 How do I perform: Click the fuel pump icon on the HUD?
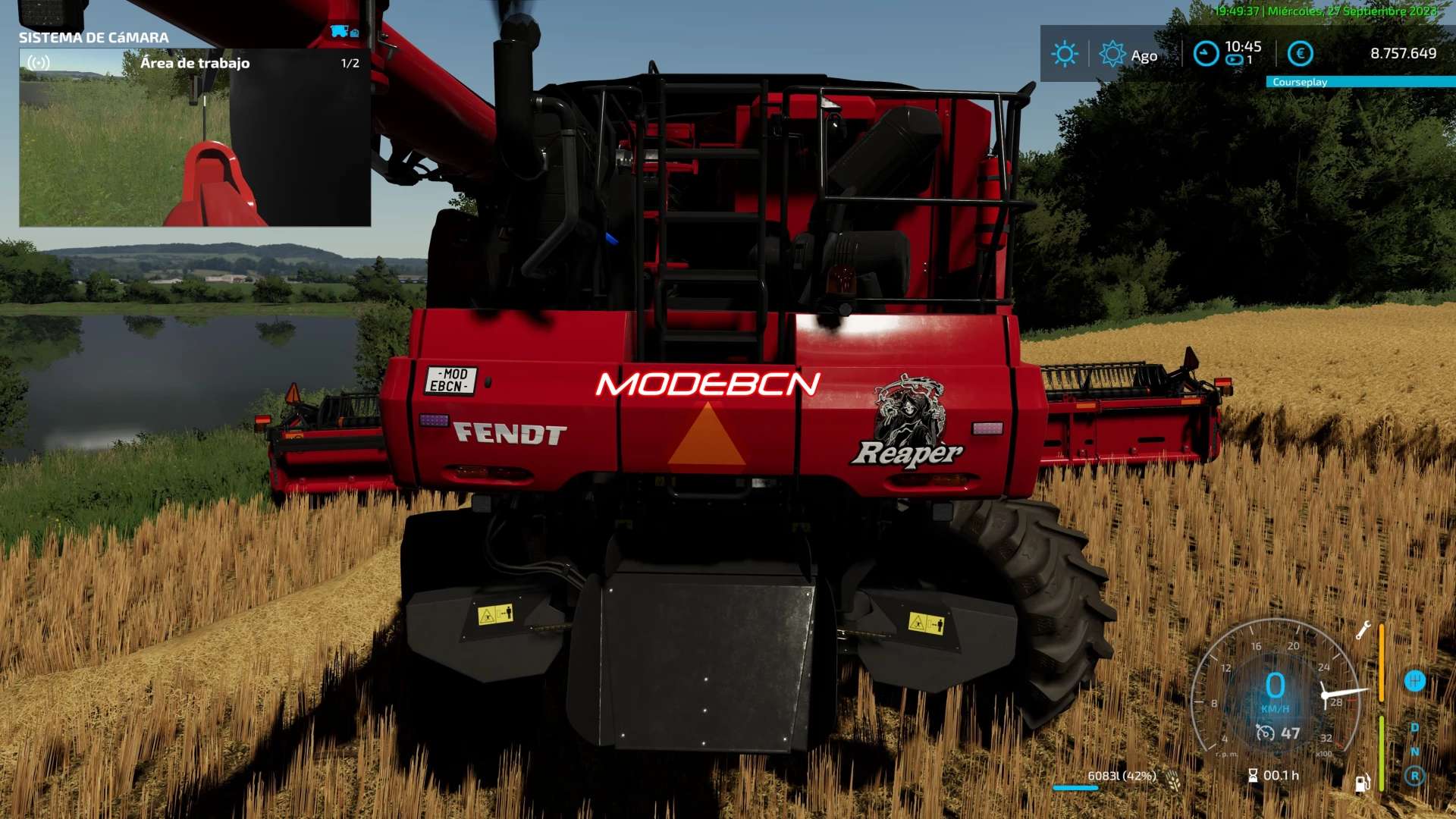click(x=1362, y=784)
